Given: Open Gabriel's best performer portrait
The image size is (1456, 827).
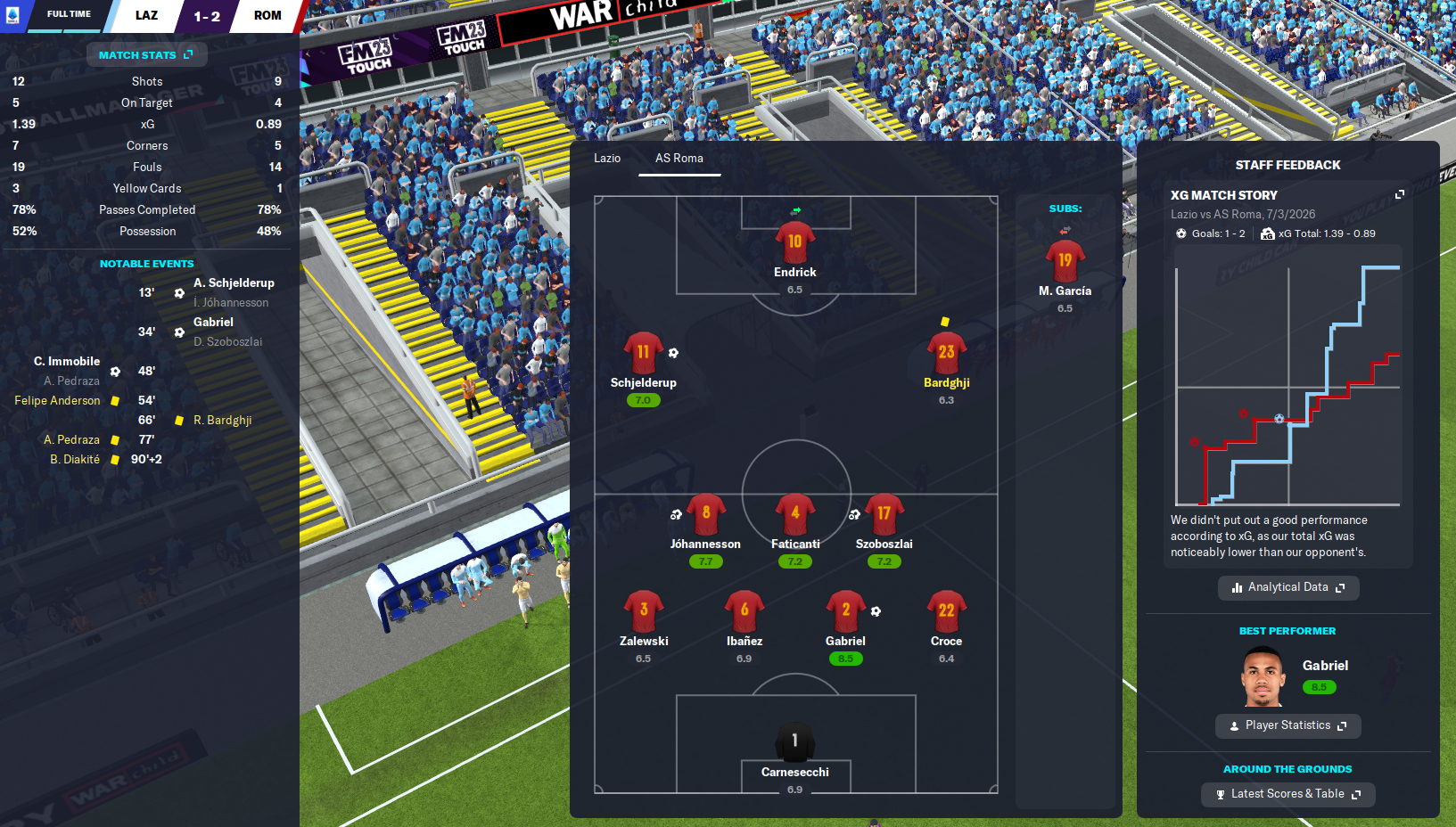Looking at the screenshot, I should tap(1263, 676).
